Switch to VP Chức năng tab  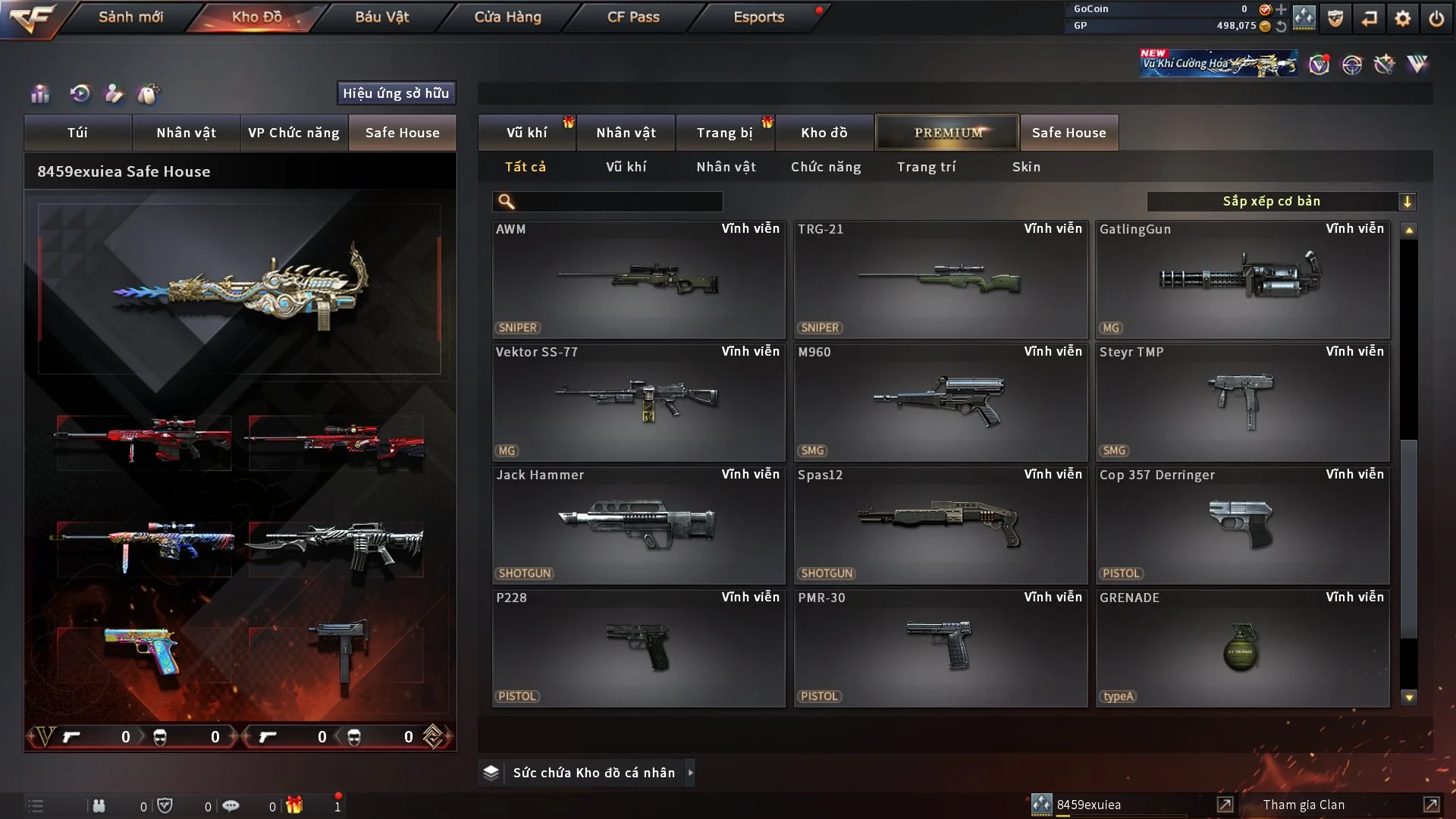point(293,133)
